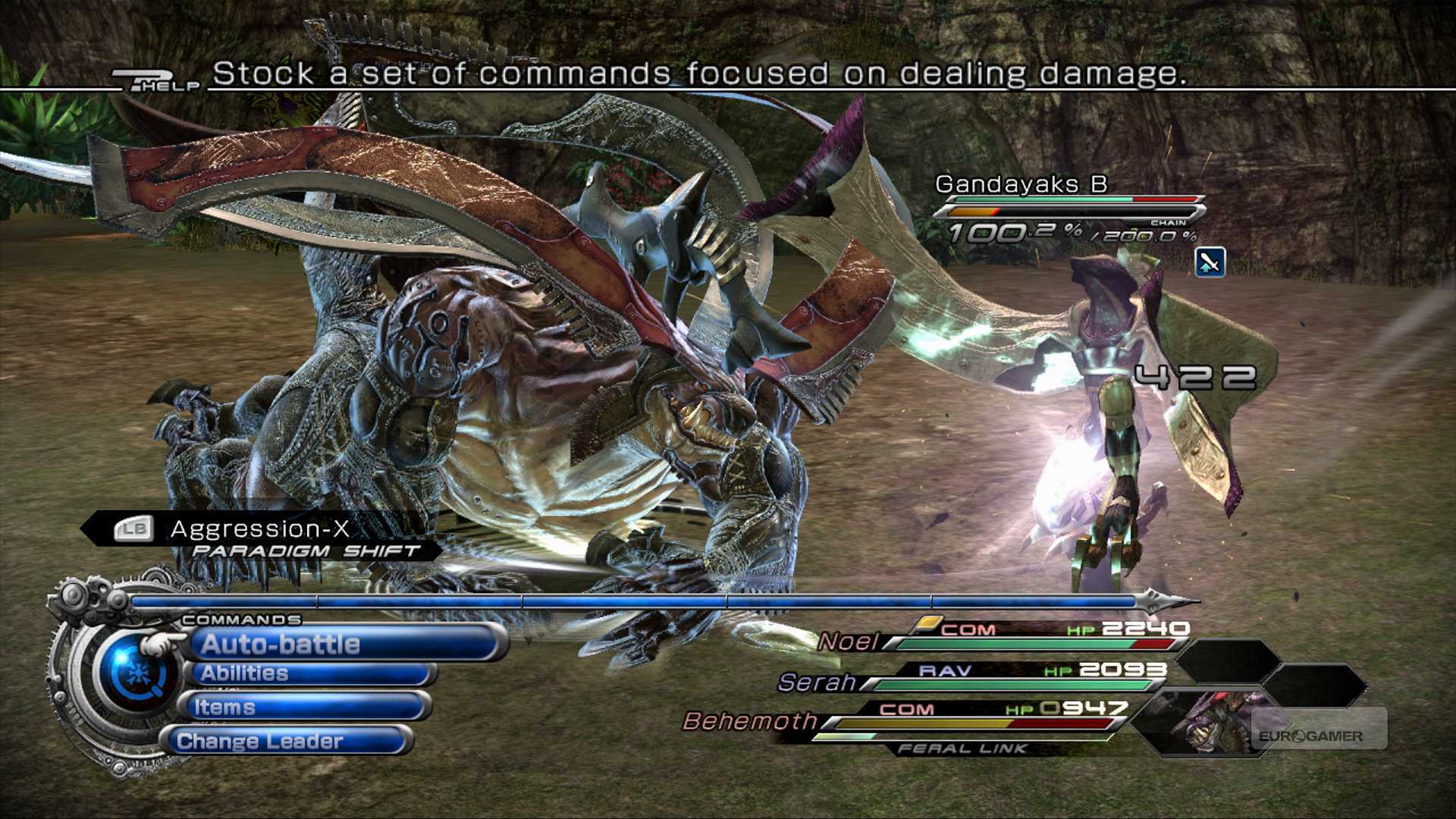Click the sword status icon under Gandayaks B

tap(1210, 262)
